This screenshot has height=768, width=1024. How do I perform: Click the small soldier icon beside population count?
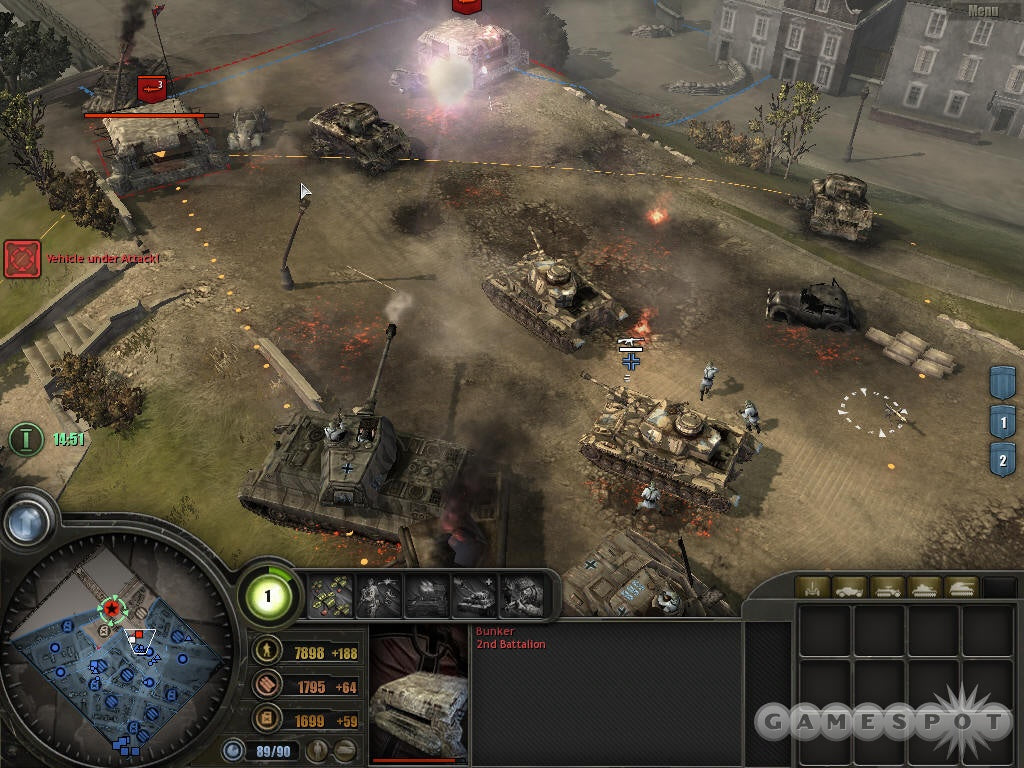318,750
